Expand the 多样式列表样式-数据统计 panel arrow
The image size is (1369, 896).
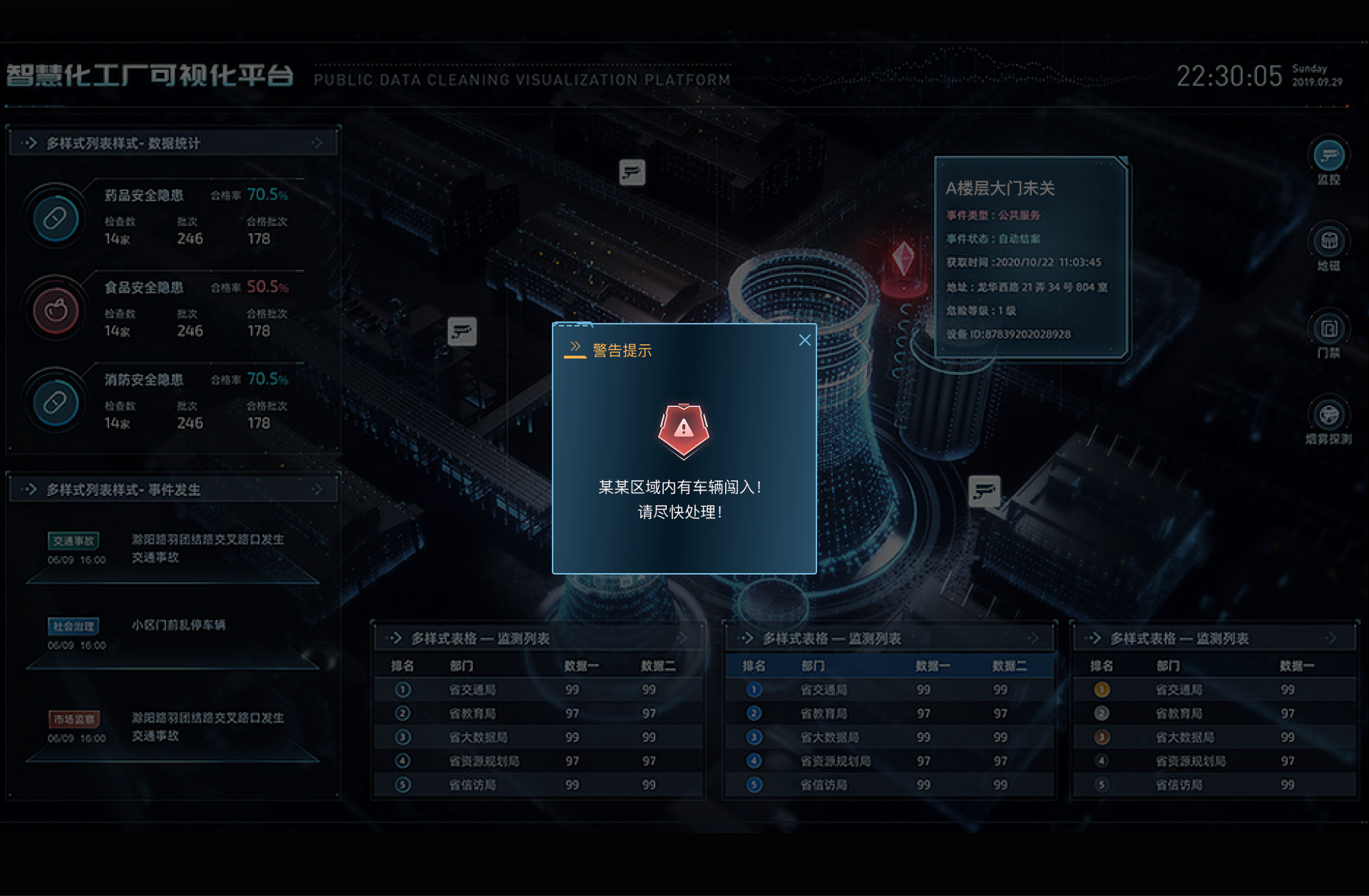click(318, 143)
